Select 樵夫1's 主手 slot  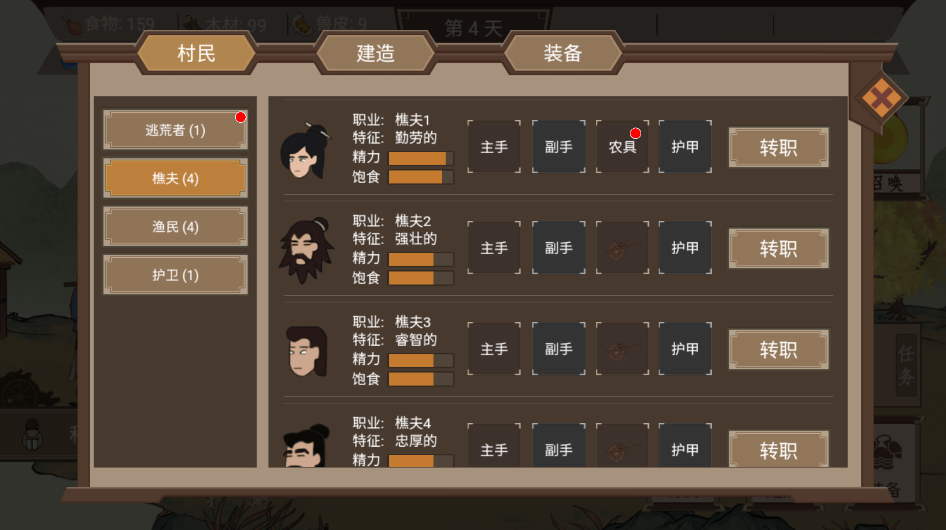point(494,147)
